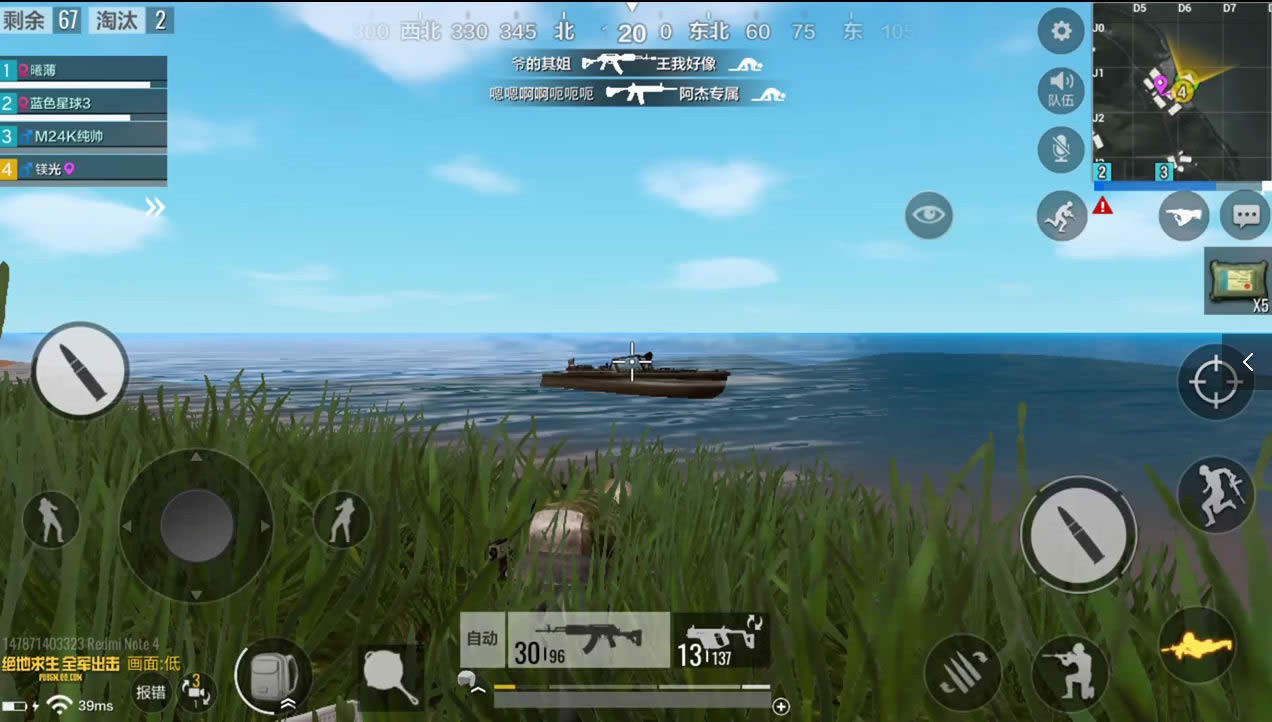Toggle the 队伍 team voice speaker

point(1061,89)
